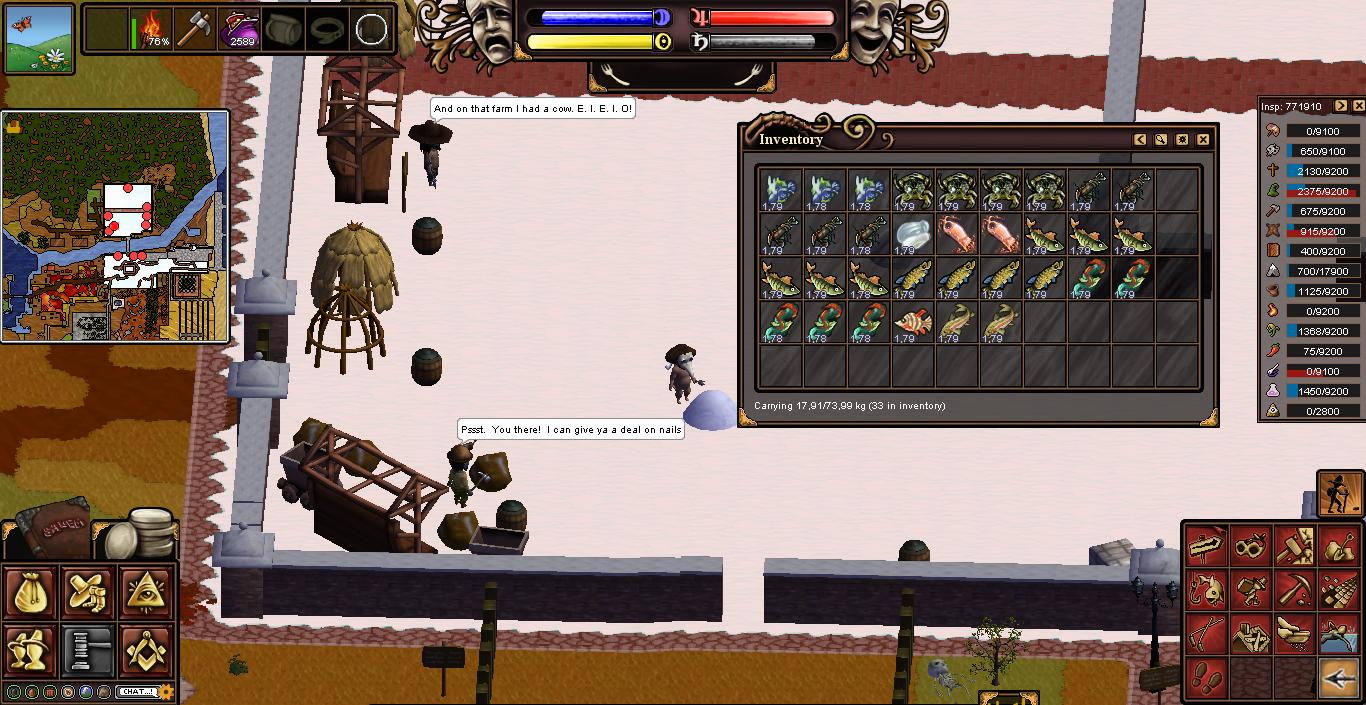Open the compass and square menu button
The height and width of the screenshot is (705, 1366).
coord(147,649)
